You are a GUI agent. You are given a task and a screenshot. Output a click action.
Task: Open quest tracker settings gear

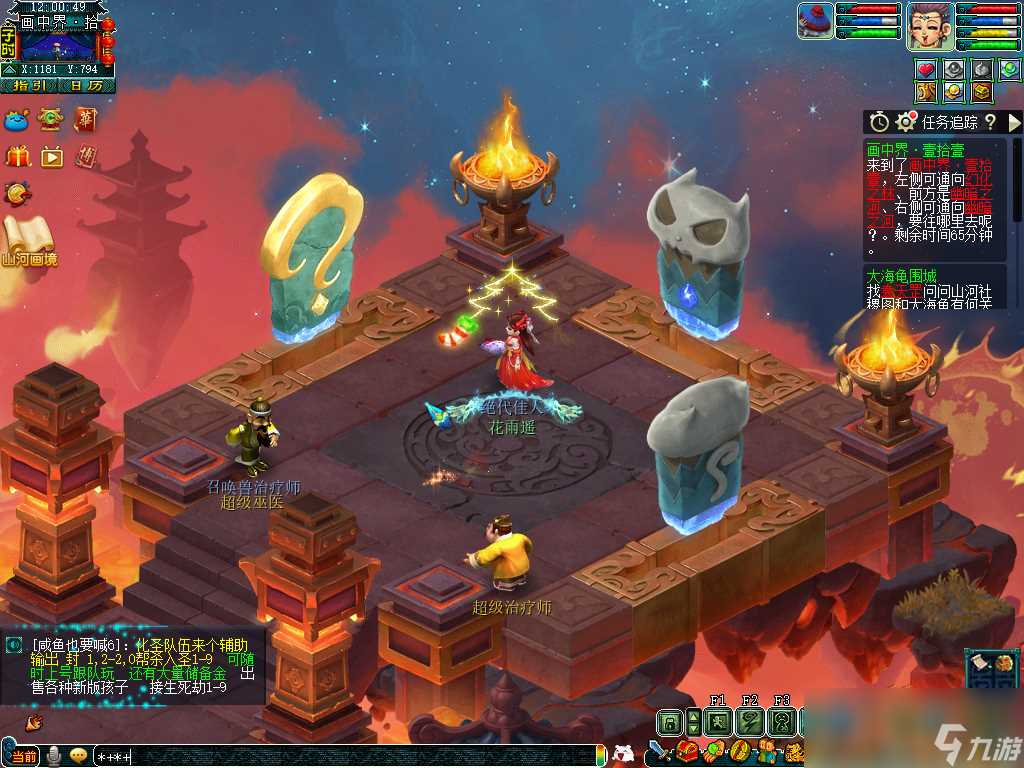tap(906, 122)
